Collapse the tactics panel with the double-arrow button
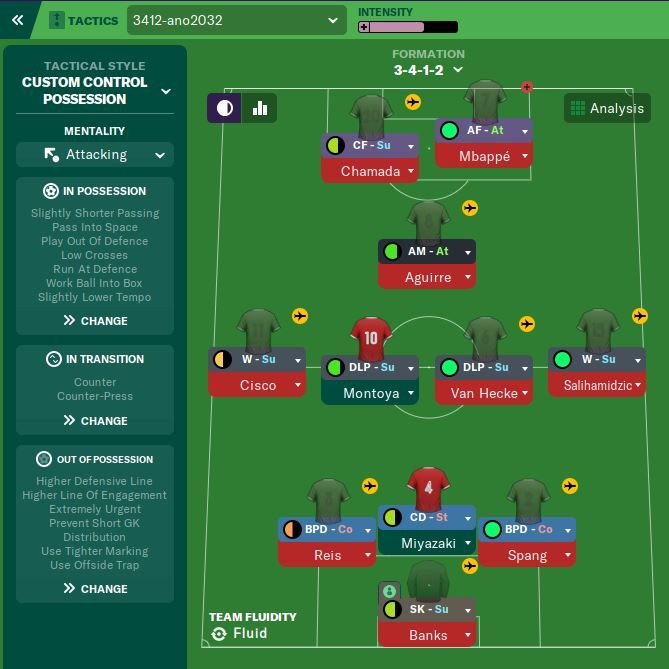669x669 pixels. coord(17,19)
